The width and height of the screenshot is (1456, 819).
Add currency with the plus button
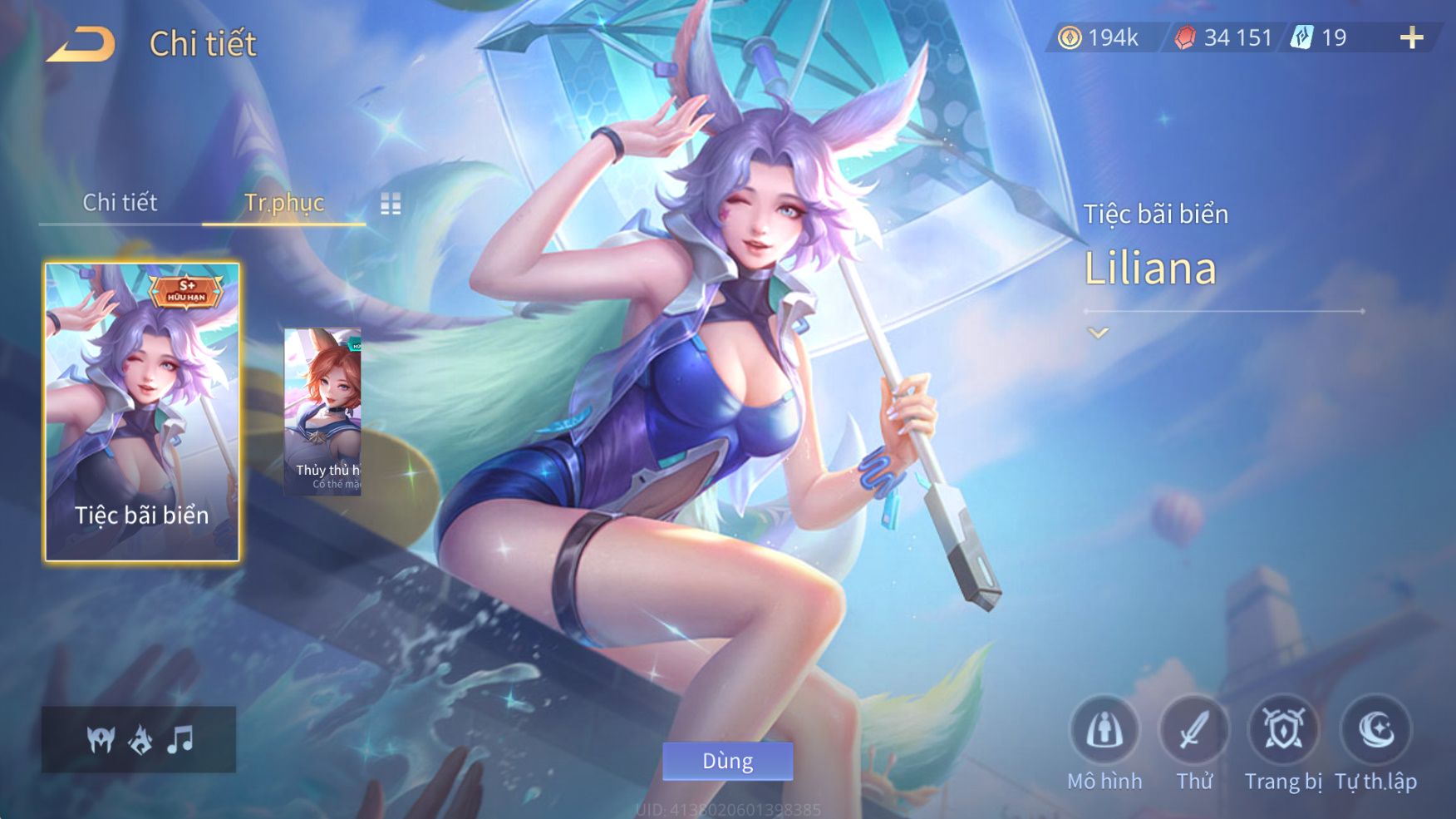[1411, 38]
